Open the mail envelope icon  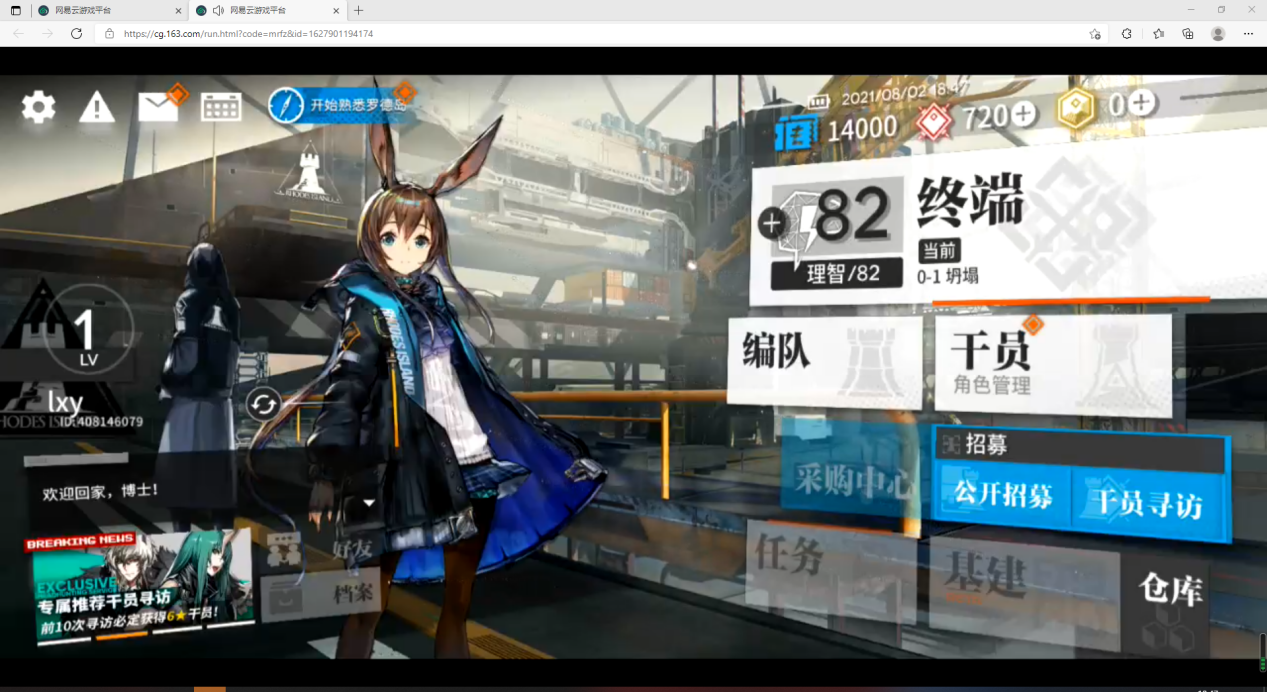point(158,106)
